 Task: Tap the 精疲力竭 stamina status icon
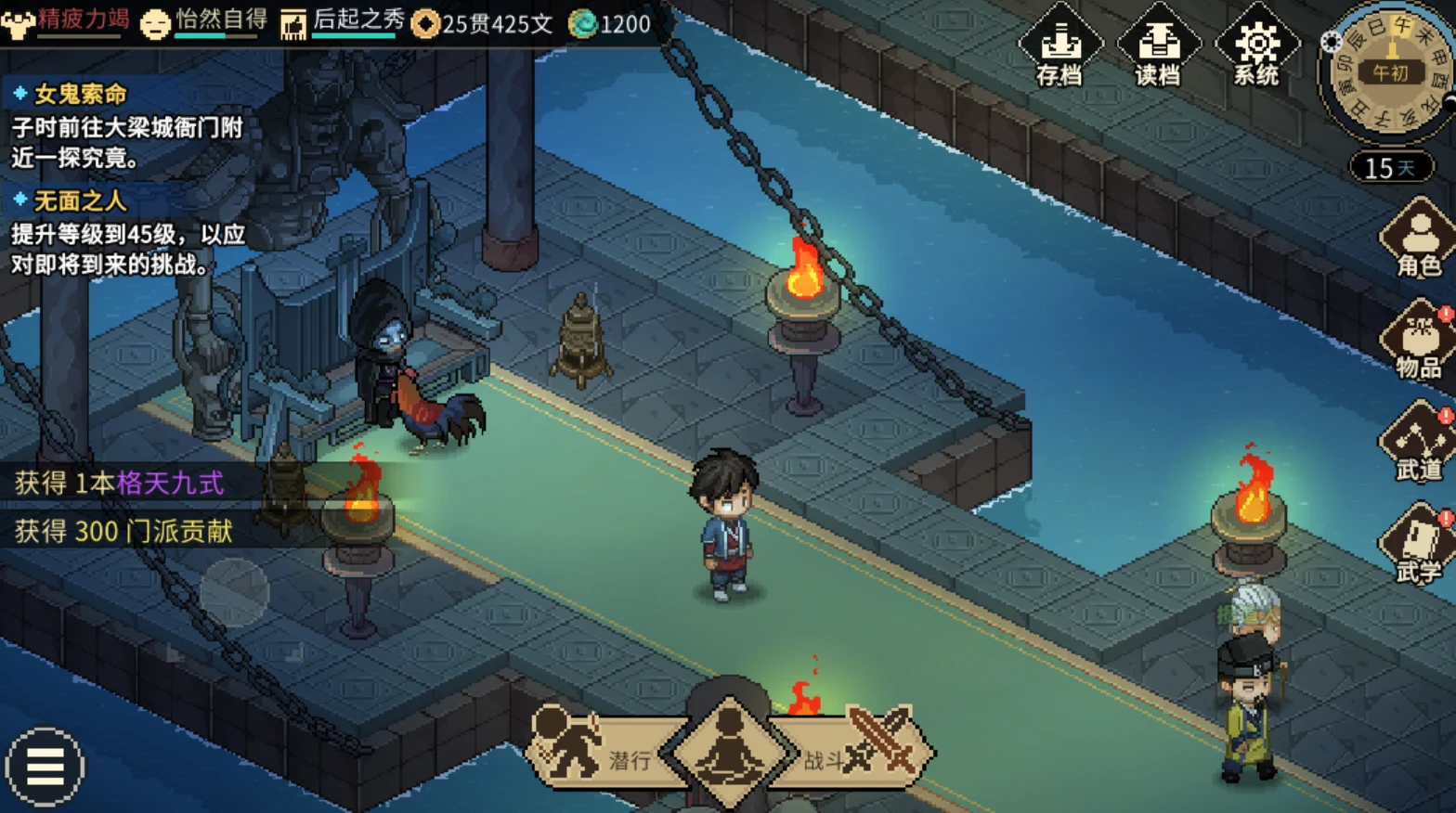tap(18, 23)
